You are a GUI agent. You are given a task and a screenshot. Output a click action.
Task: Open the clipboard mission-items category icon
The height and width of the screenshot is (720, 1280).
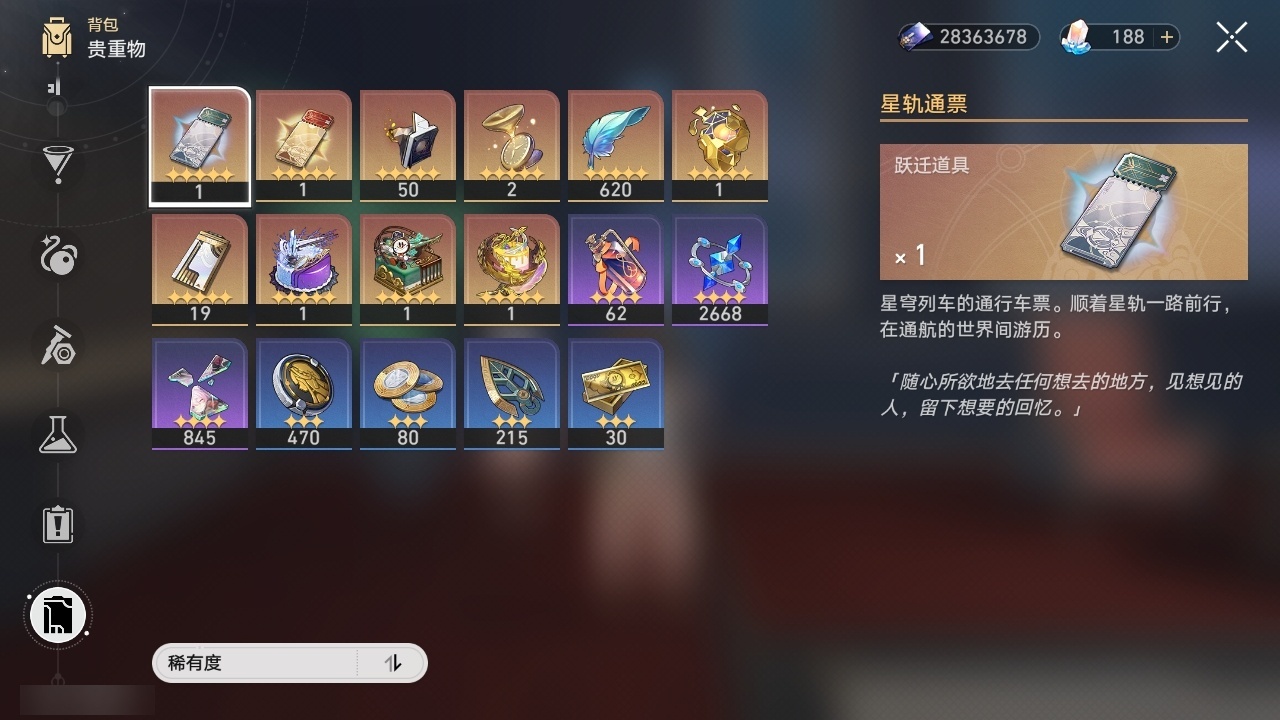click(x=57, y=524)
